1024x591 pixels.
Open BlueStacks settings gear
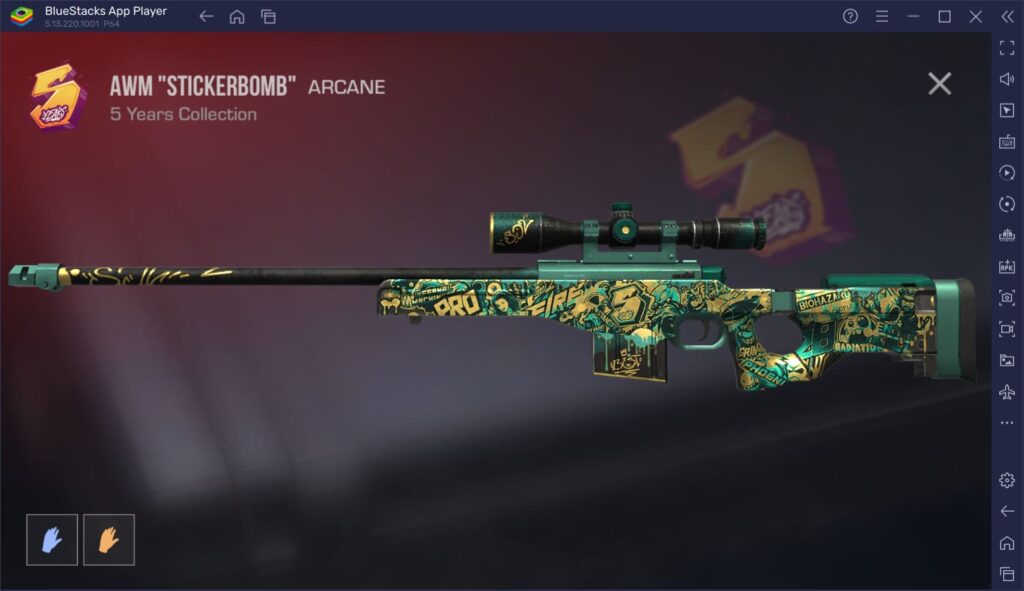tap(1007, 480)
